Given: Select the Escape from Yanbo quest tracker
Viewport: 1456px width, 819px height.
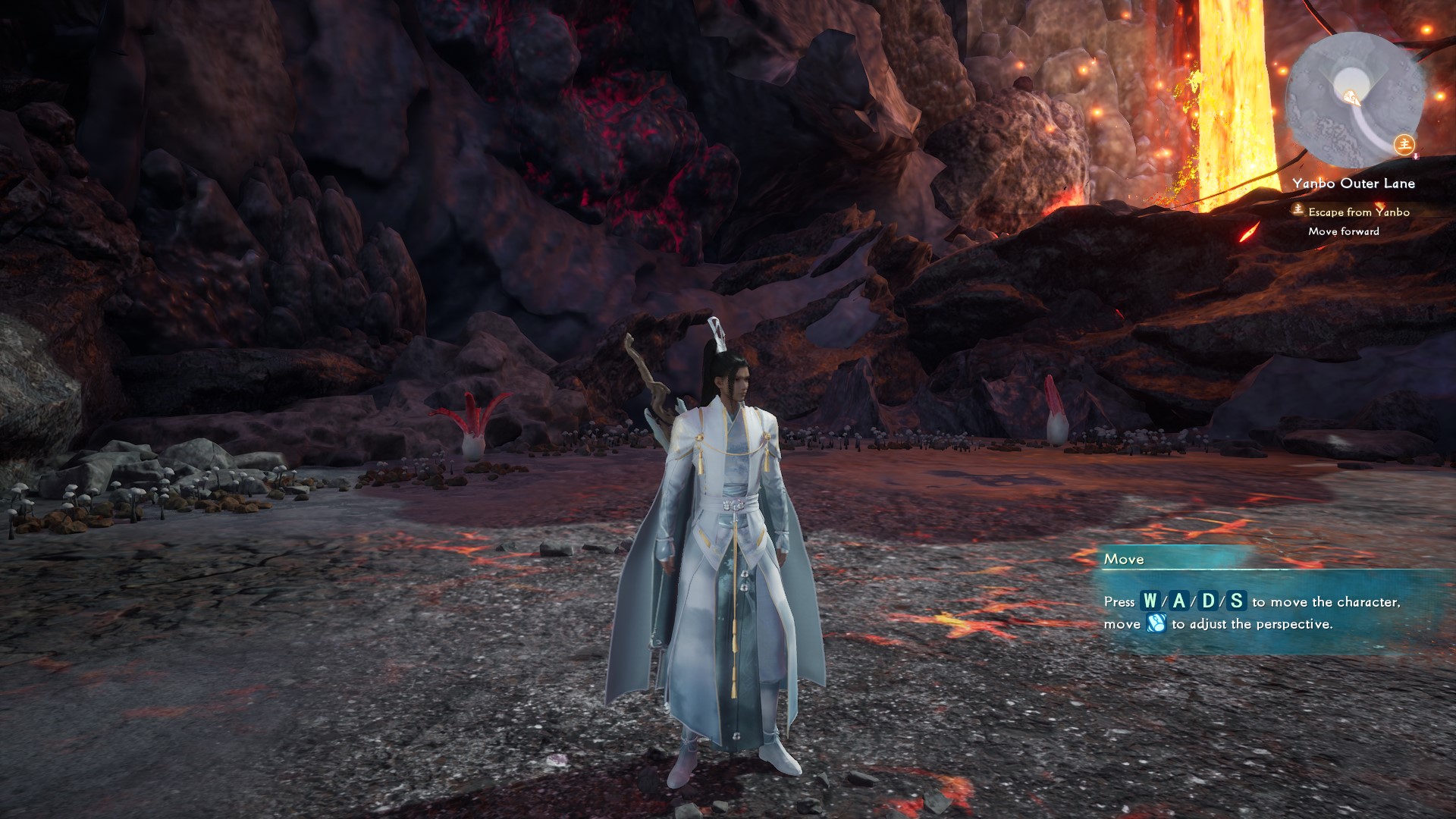Looking at the screenshot, I should [x=1358, y=212].
